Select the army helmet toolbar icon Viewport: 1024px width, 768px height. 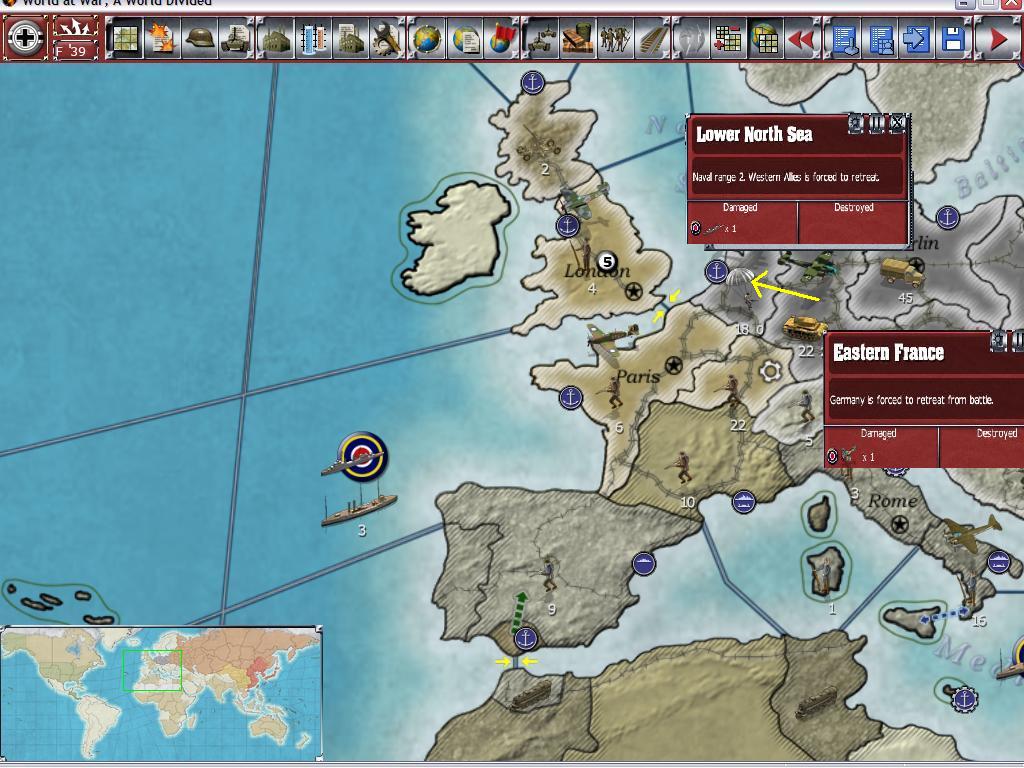pos(200,39)
